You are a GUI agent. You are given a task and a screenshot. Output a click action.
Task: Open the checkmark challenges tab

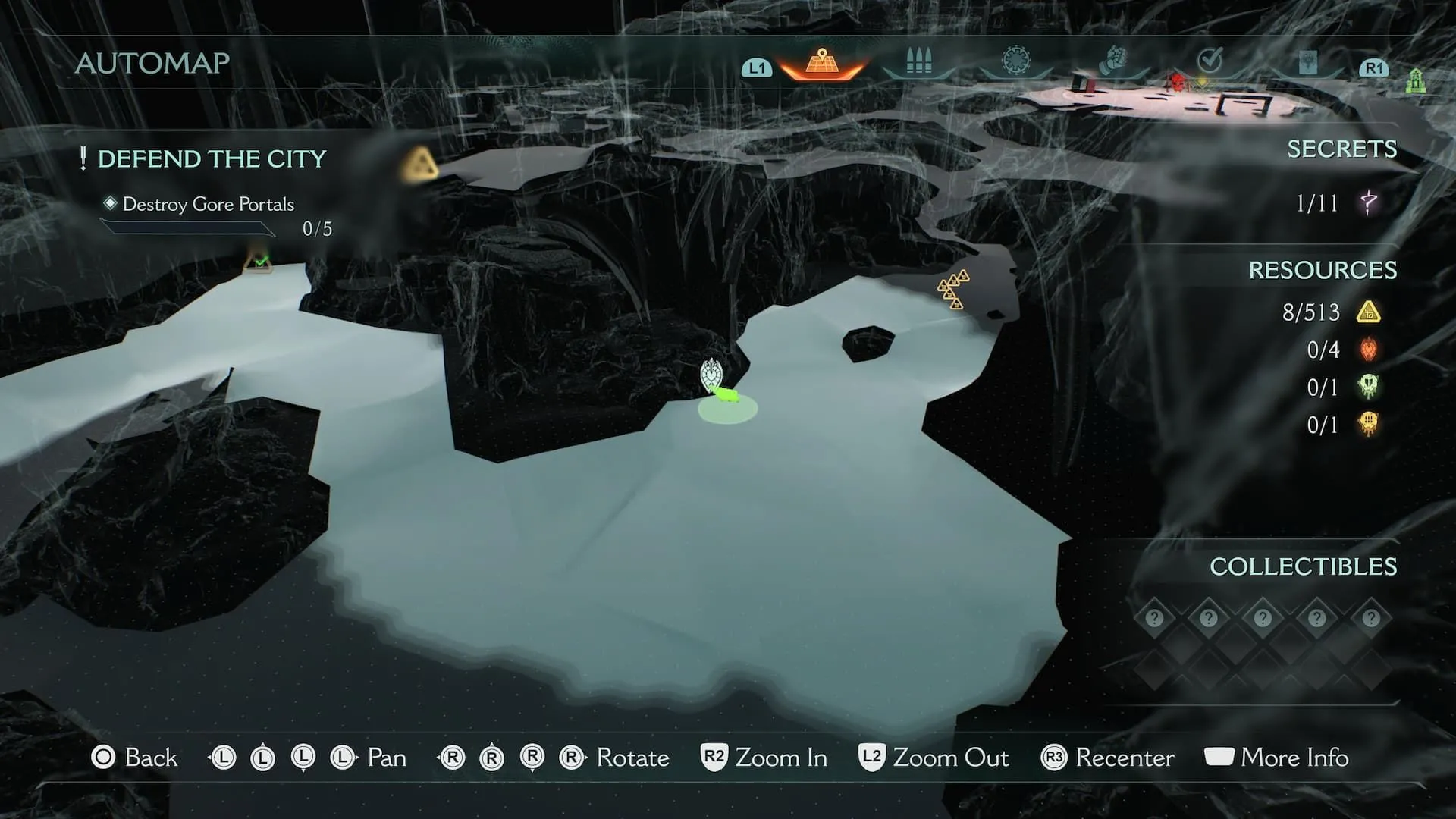[1210, 59]
